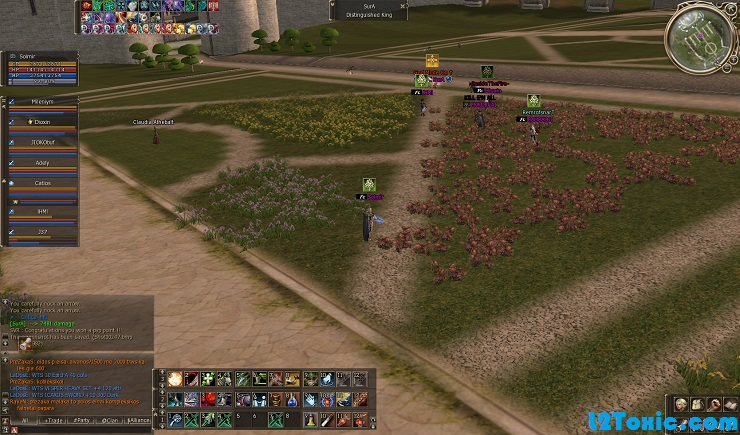The image size is (740, 435).
Task: Target party member Dixxin
Action: tap(42, 122)
